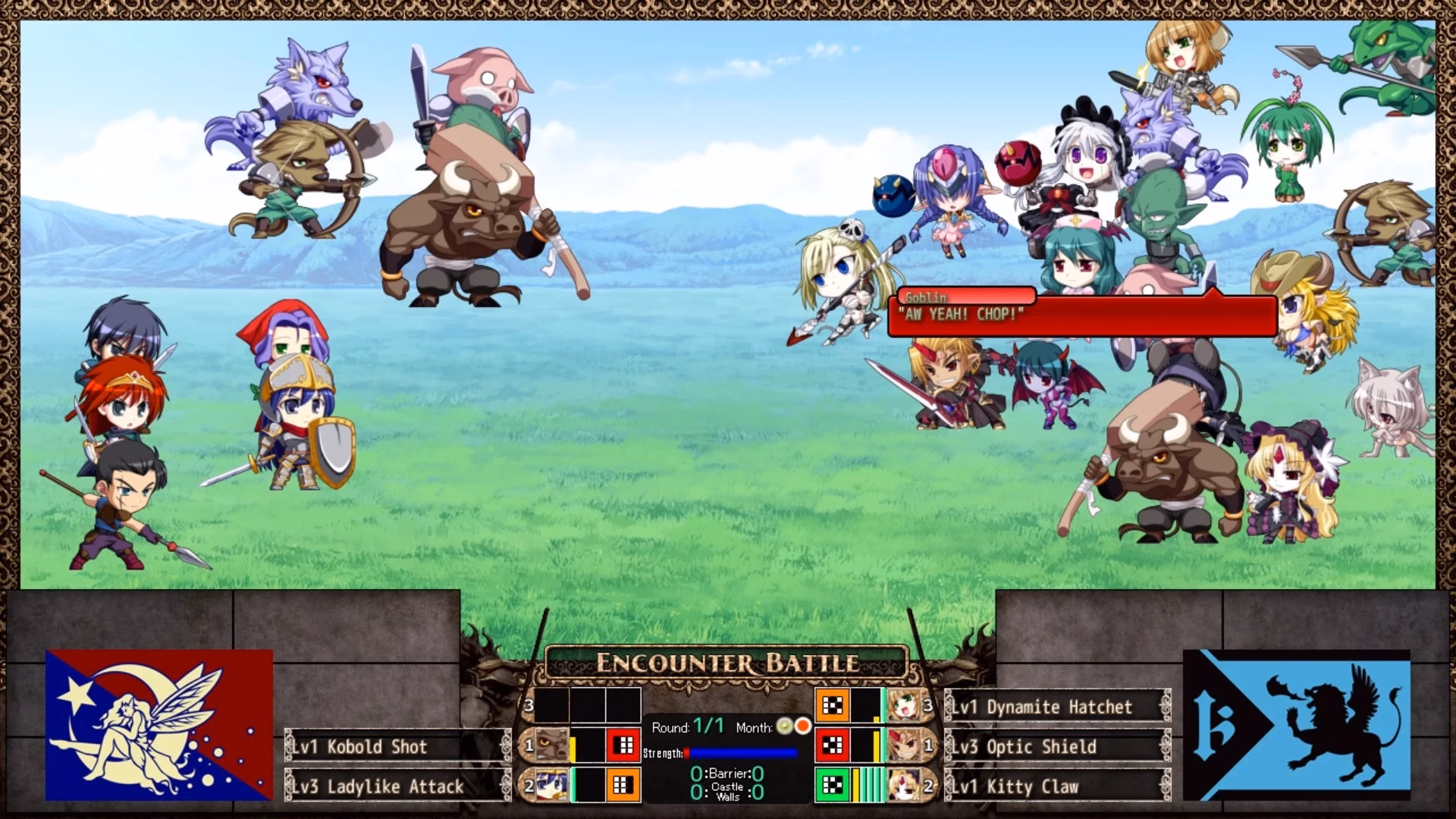1456x819 pixels.
Task: Click the Strength balance bar
Action: tap(742, 752)
